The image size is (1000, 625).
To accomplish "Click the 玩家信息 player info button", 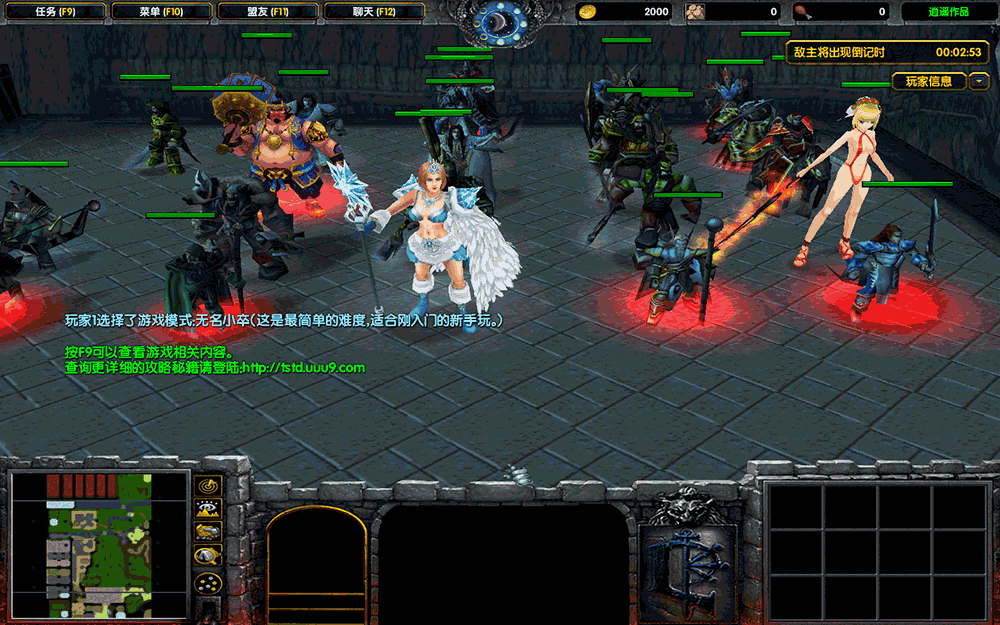I will point(928,81).
